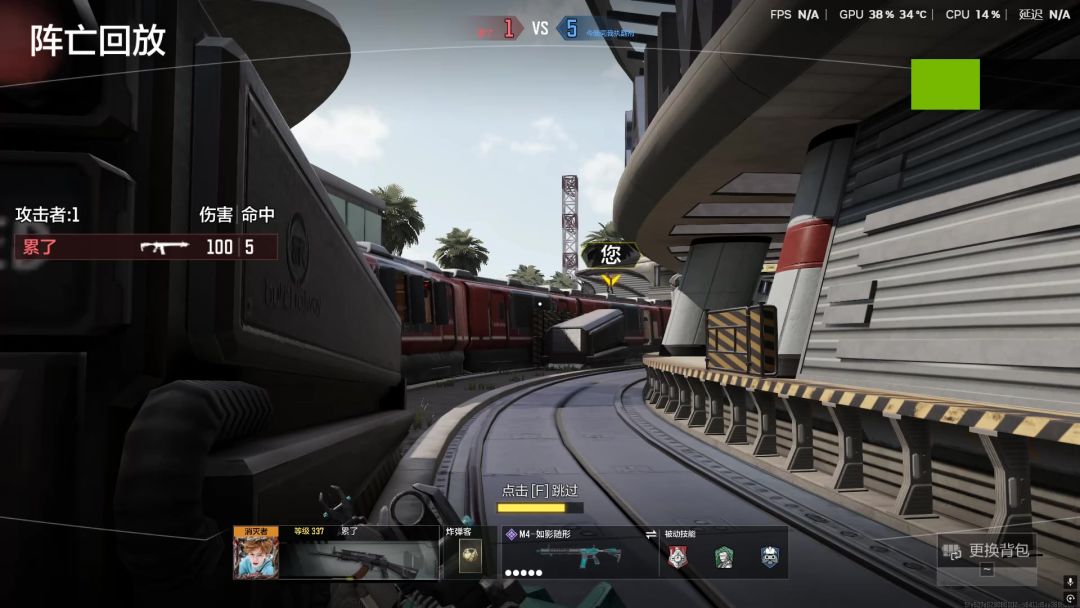Click the circular record icon below microphone
1080x608 pixels.
tap(1070, 598)
